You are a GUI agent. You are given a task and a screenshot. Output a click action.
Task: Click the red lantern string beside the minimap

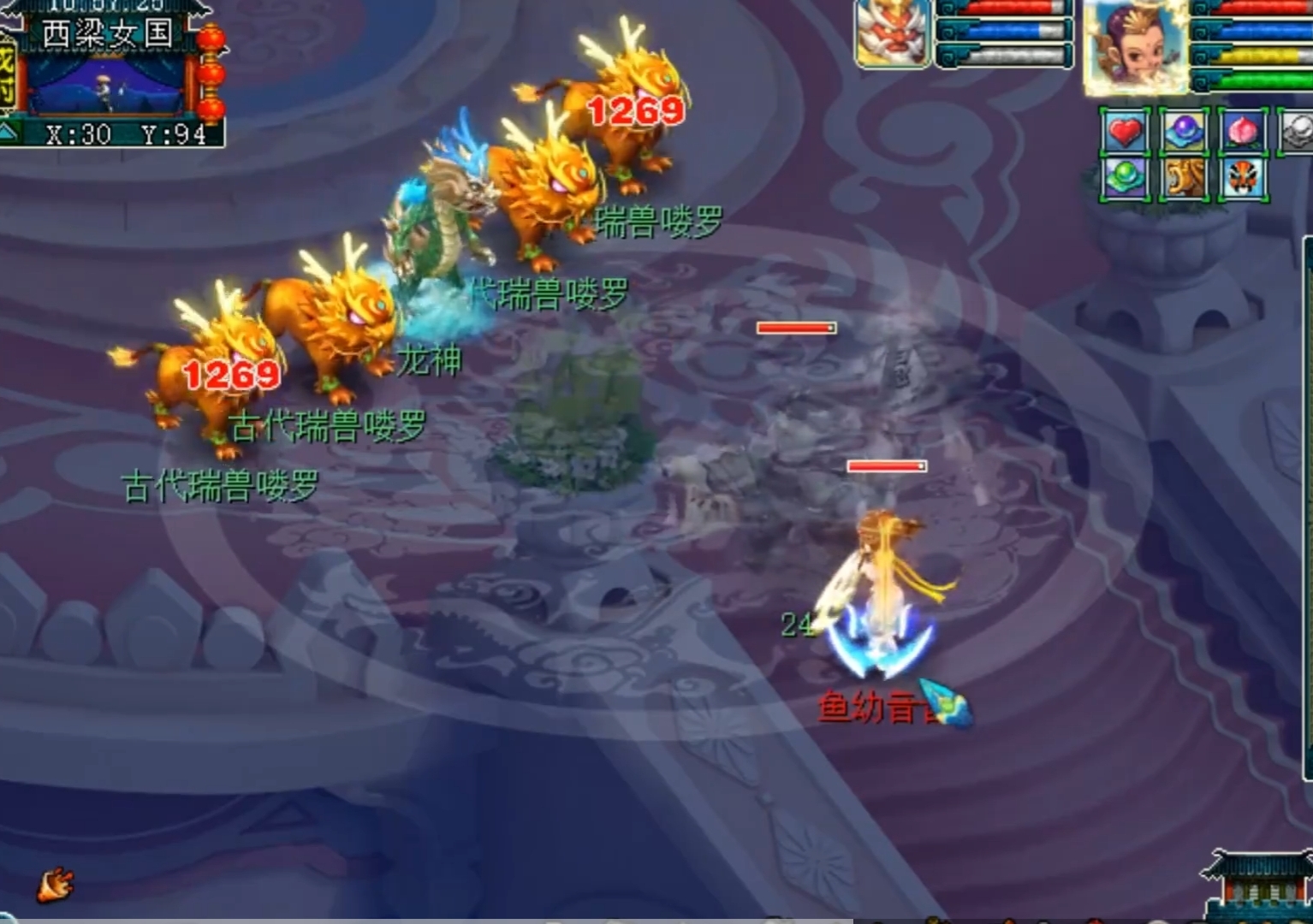(x=211, y=73)
